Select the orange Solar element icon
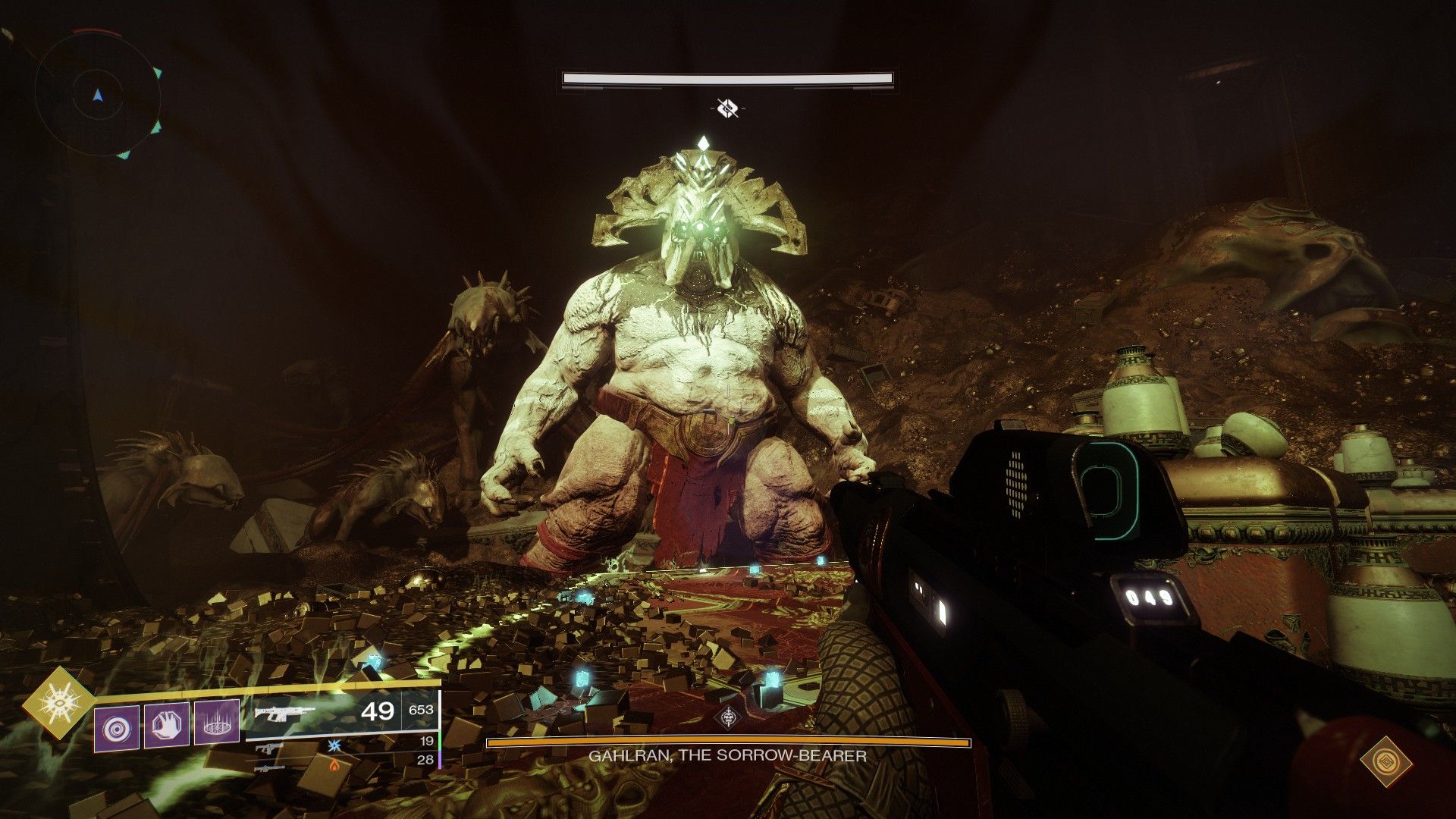This screenshot has height=819, width=1456. [334, 766]
